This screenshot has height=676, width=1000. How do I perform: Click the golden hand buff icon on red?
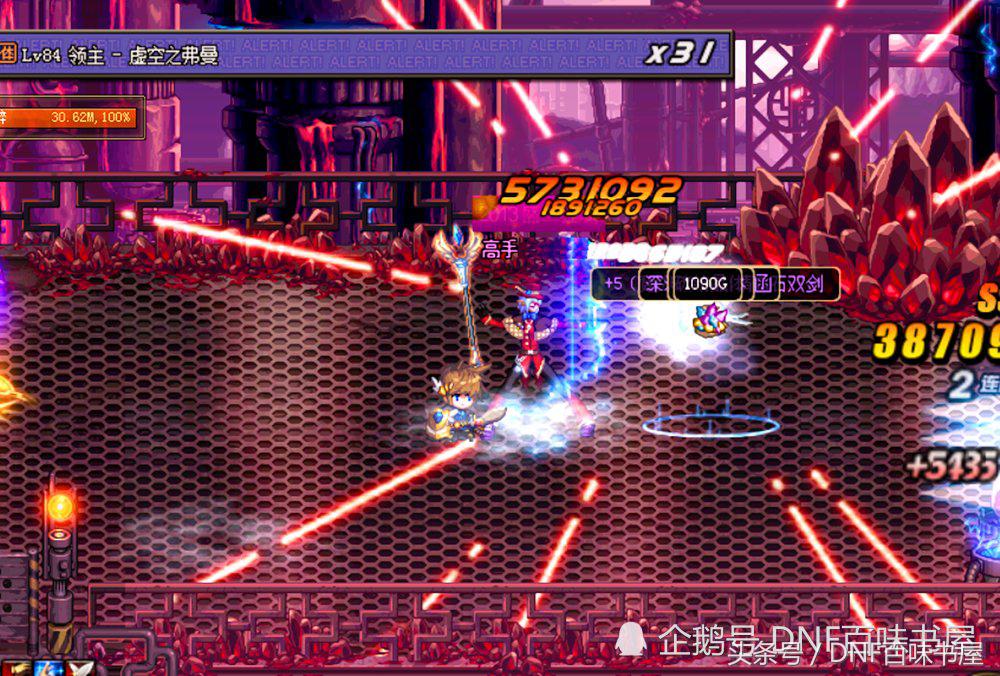point(15,667)
